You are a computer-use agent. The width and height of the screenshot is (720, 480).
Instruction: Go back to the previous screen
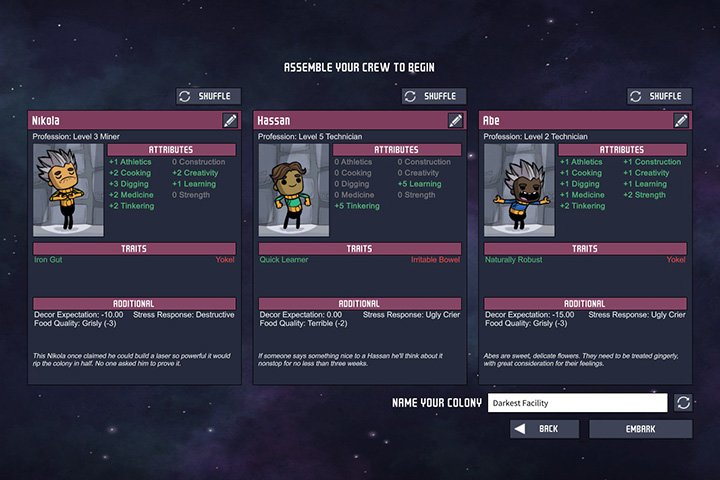point(545,429)
